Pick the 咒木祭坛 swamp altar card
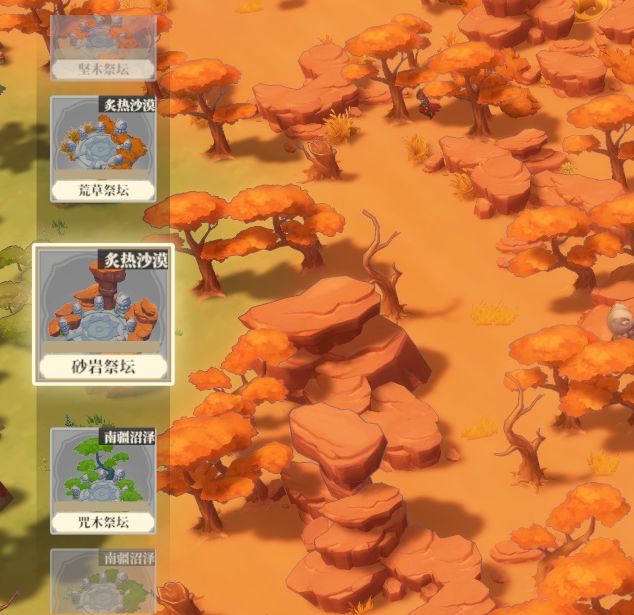 tap(103, 480)
